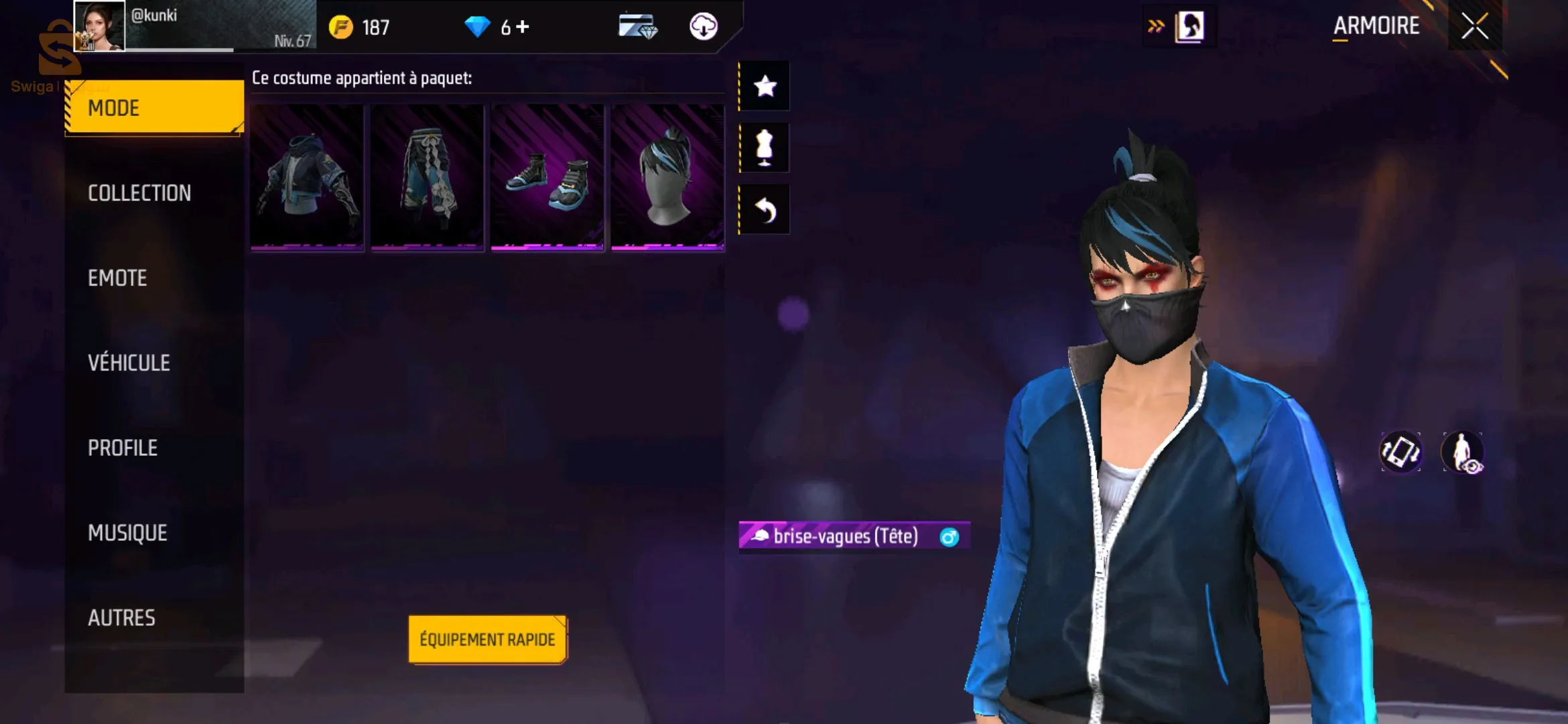Image resolution: width=1568 pixels, height=724 pixels.
Task: Select the jacket costume piece
Action: [307, 177]
